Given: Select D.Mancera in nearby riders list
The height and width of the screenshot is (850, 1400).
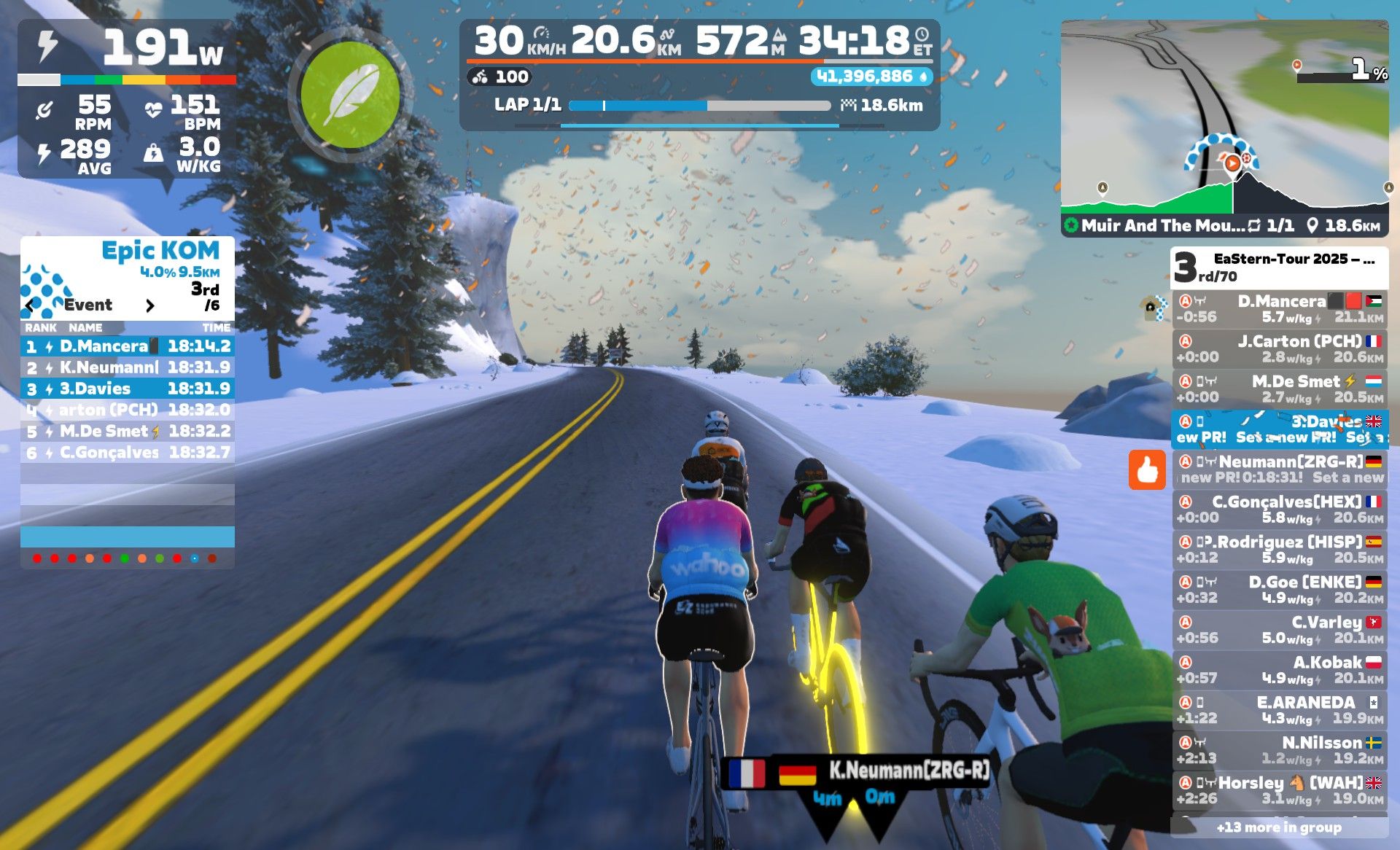Looking at the screenshot, I should [x=1280, y=308].
